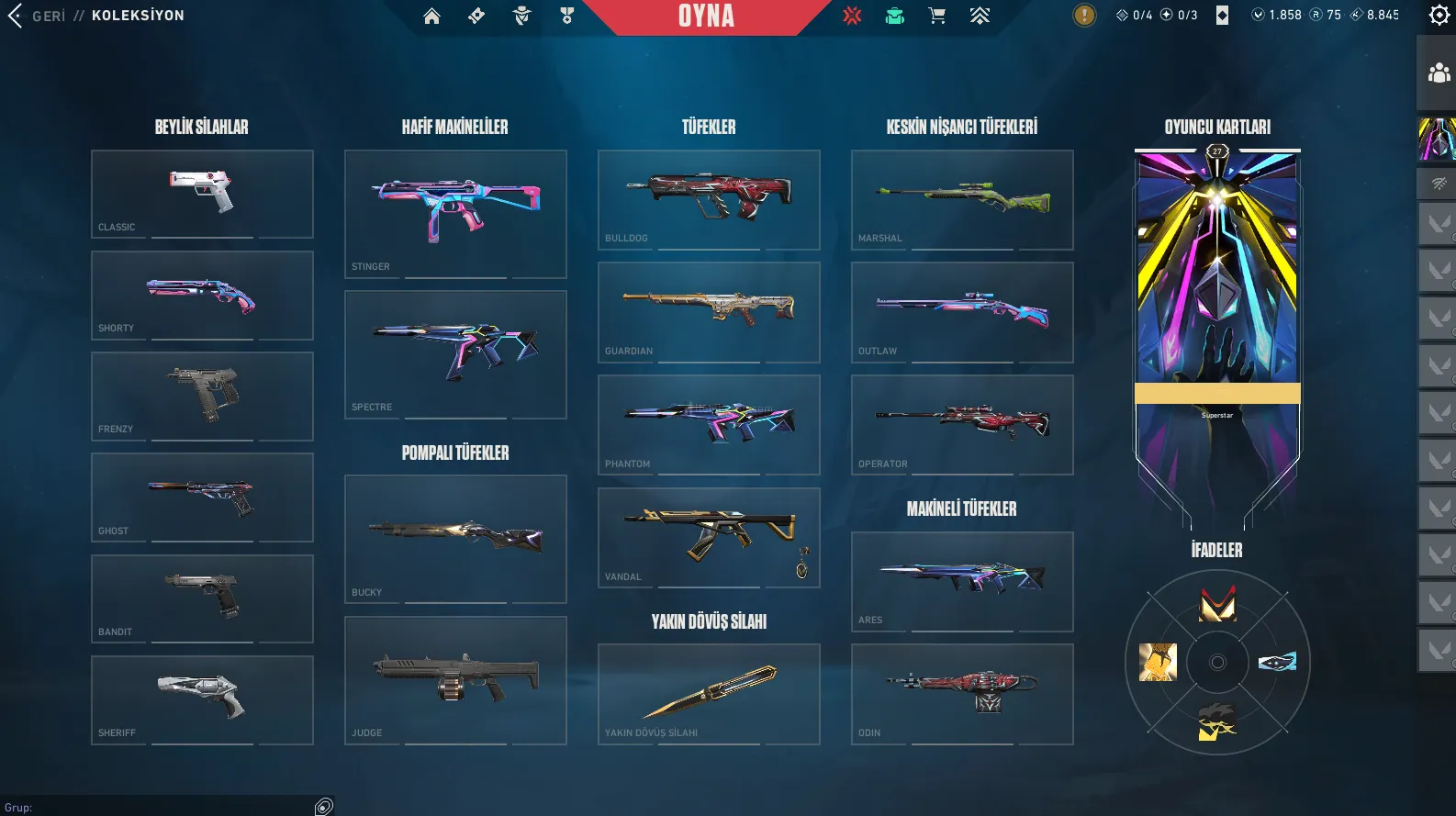Open the melee weapon (Yakın Dövüş Silahı) slot
This screenshot has height=816, width=1456.
pyautogui.click(x=709, y=694)
